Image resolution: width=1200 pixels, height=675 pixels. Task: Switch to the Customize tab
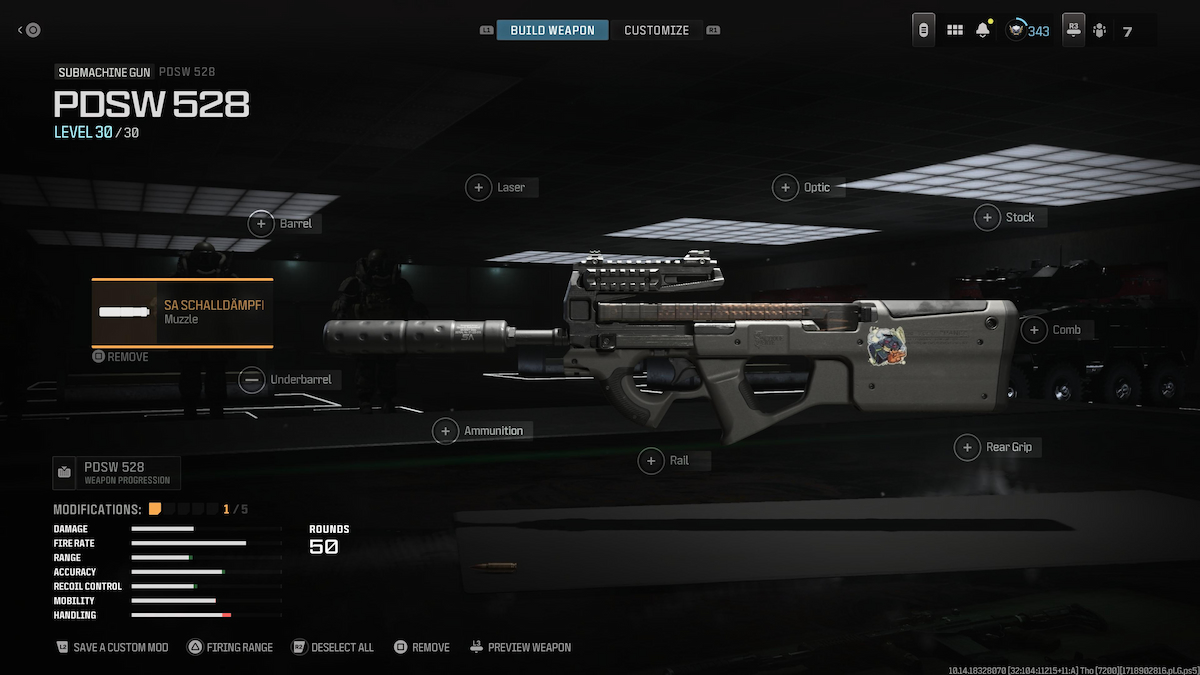[x=656, y=30]
